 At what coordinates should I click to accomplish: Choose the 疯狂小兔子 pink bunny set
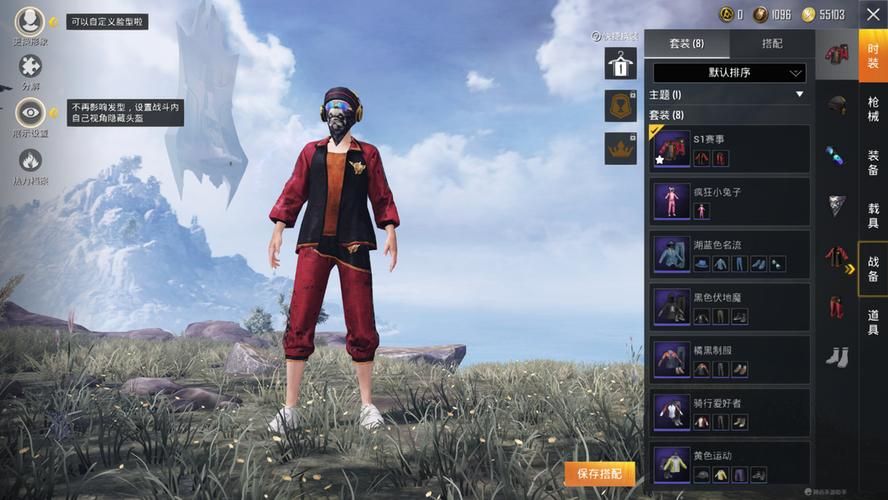point(729,202)
